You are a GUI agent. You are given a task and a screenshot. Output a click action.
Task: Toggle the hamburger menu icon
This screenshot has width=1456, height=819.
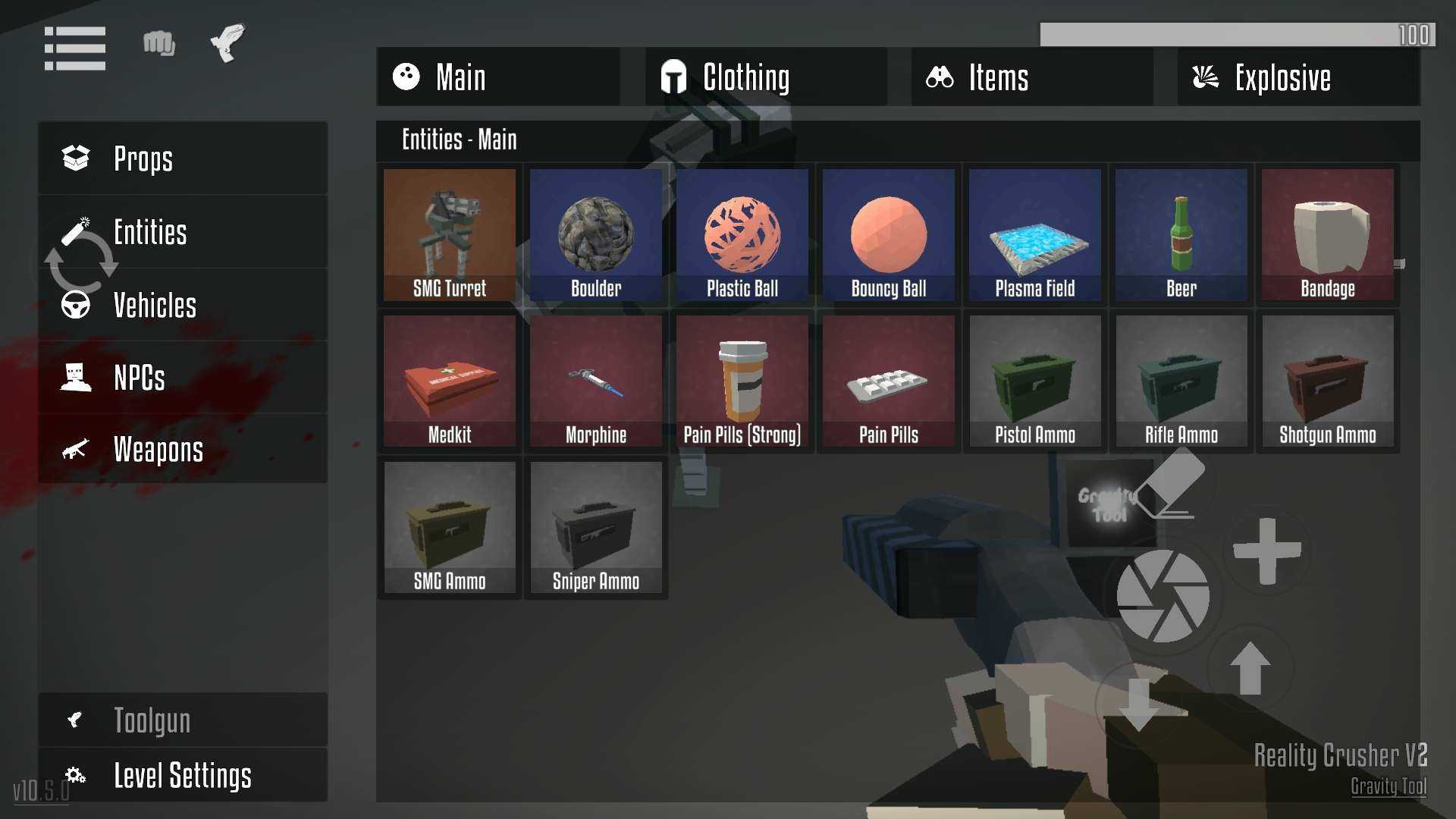pos(75,49)
